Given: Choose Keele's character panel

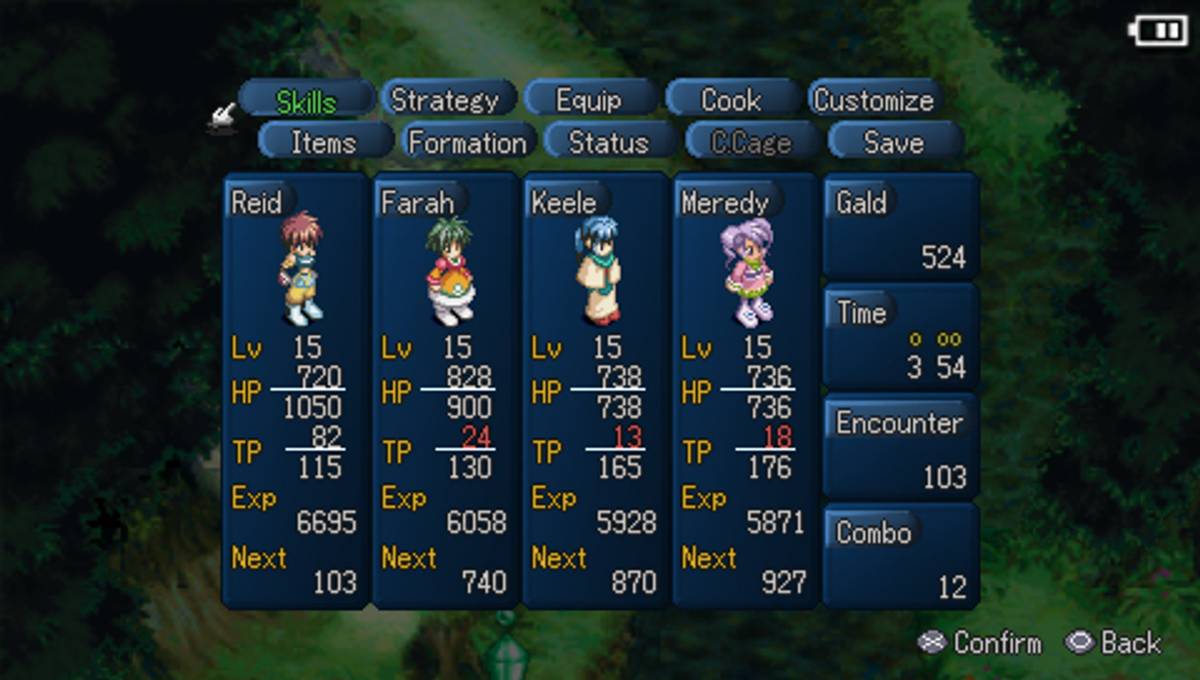Looking at the screenshot, I should click(x=595, y=390).
